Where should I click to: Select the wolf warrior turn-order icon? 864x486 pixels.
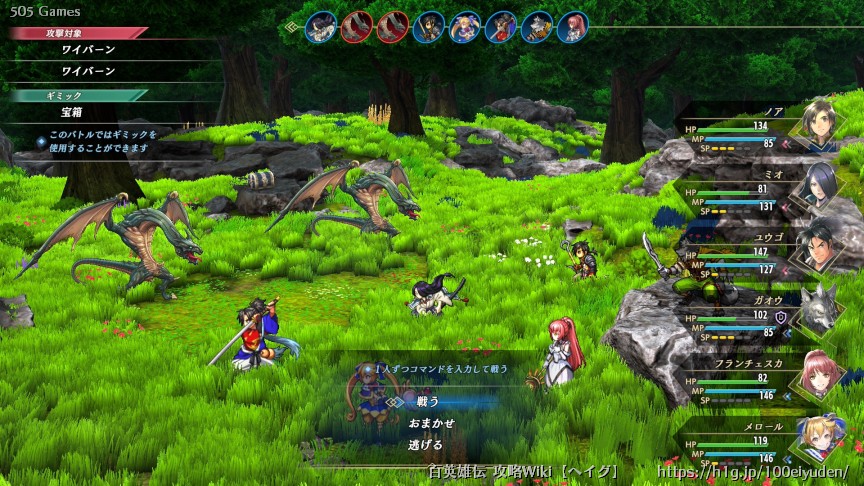tap(537, 26)
